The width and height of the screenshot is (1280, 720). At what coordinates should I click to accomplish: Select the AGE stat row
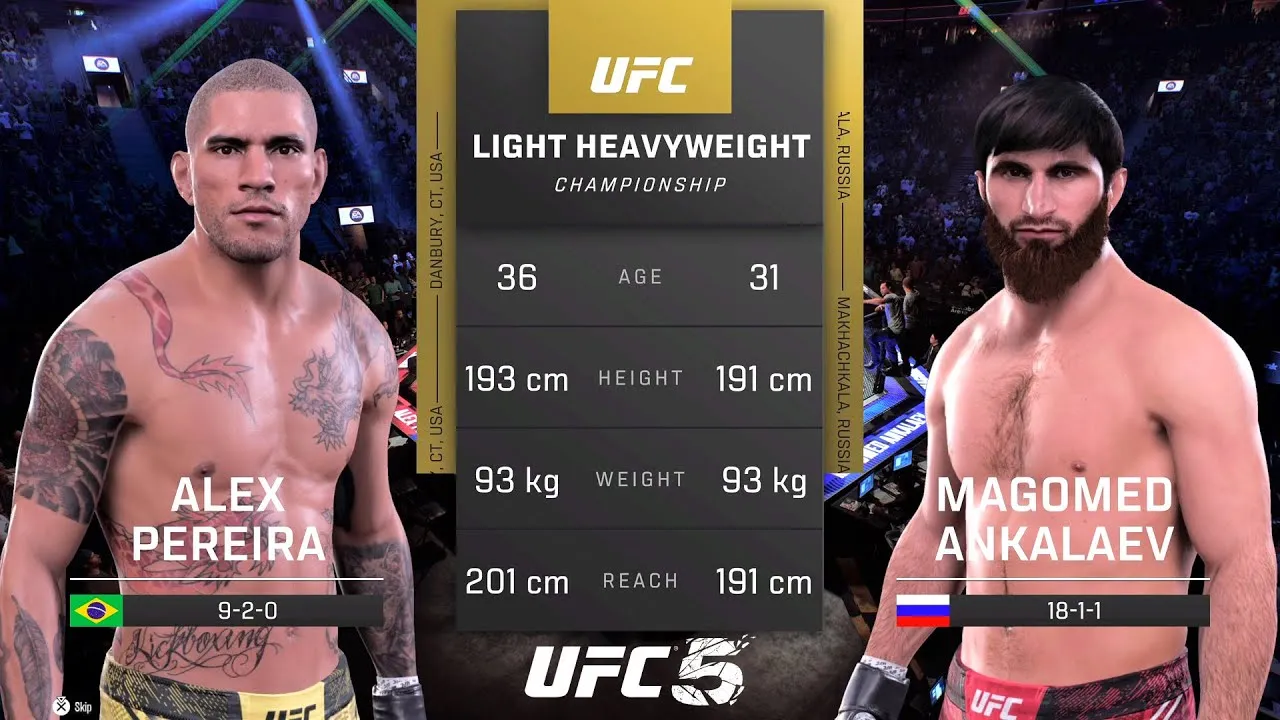640,276
